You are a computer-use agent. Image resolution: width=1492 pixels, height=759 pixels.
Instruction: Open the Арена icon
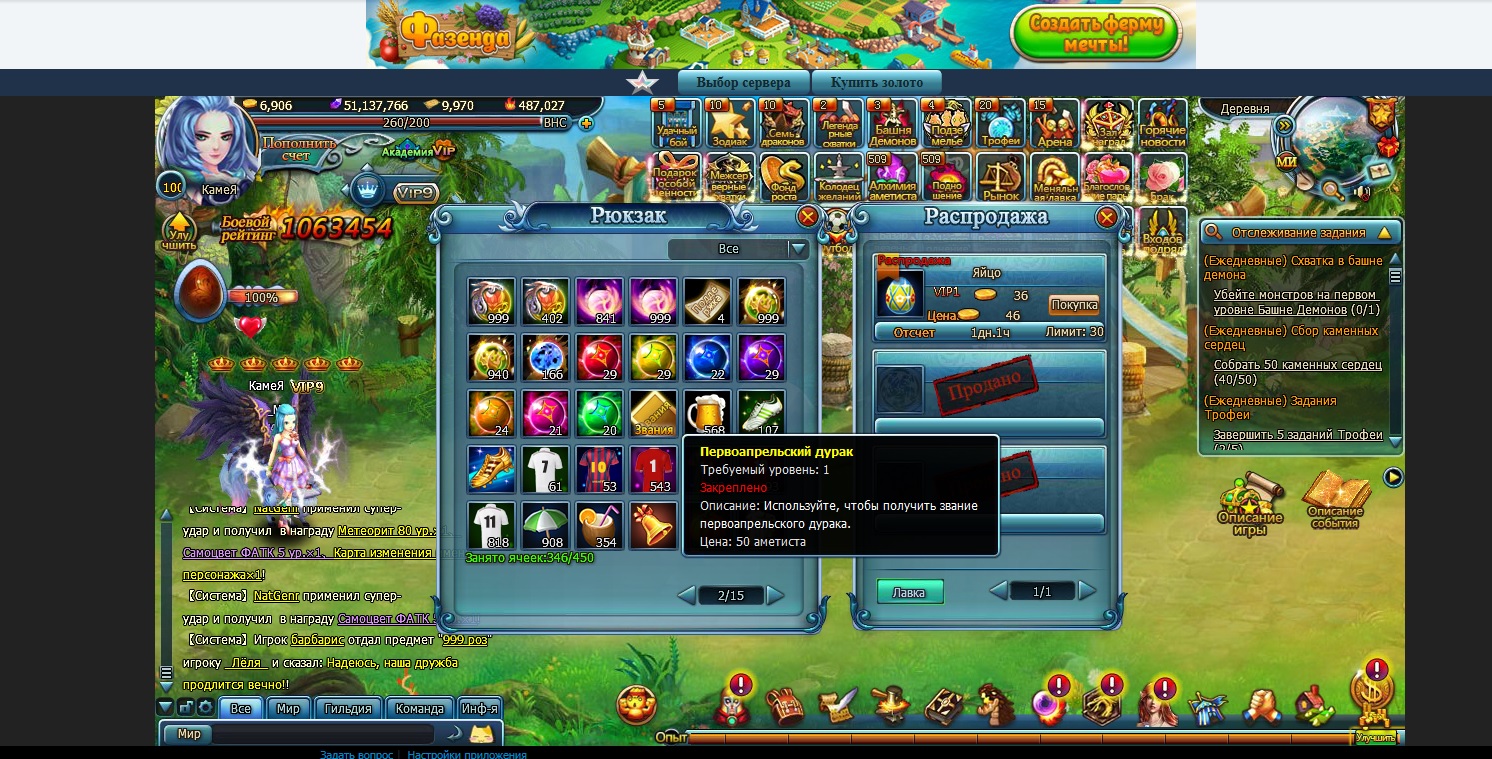tap(1054, 124)
